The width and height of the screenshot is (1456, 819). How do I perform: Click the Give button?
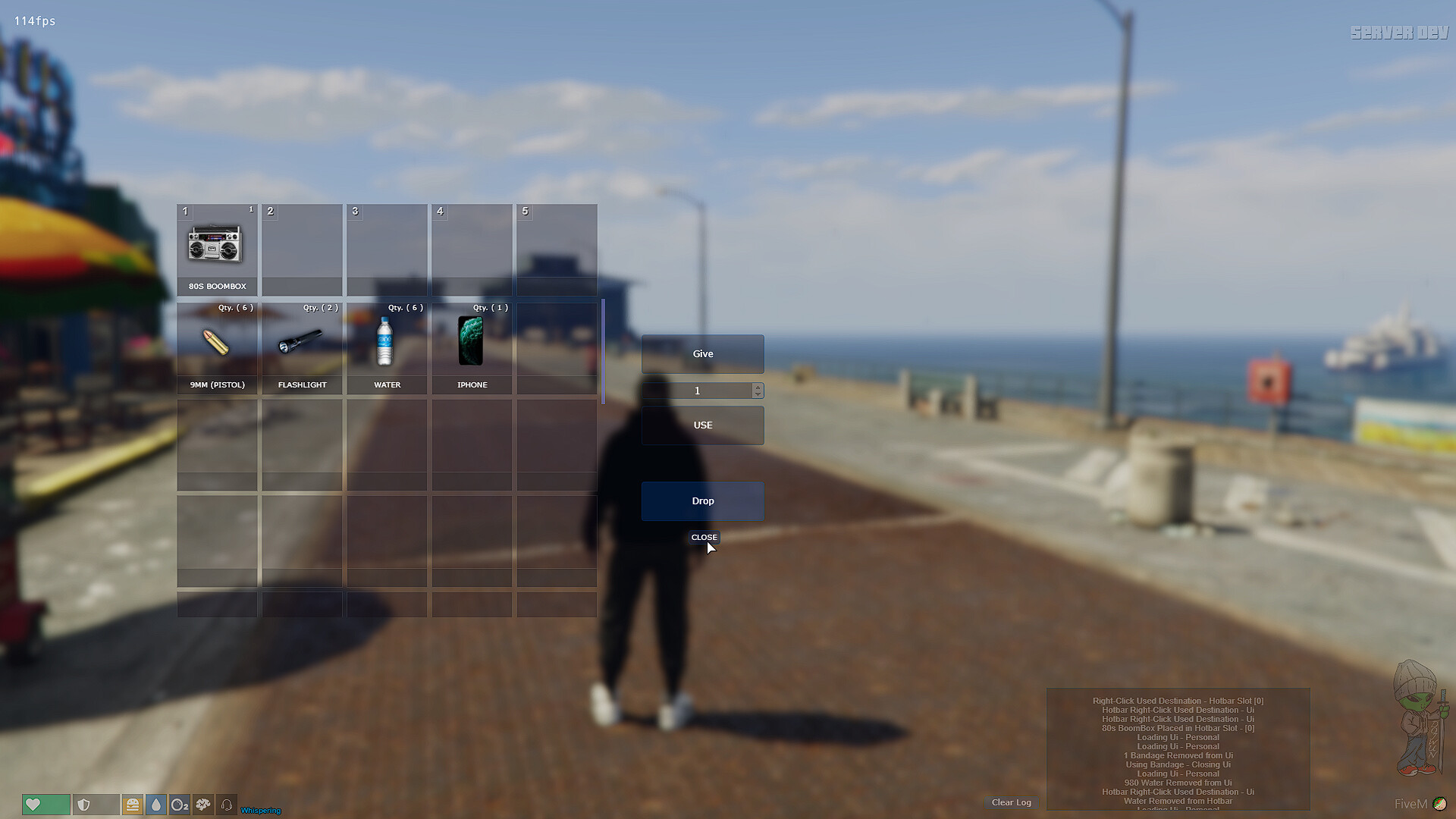point(702,353)
